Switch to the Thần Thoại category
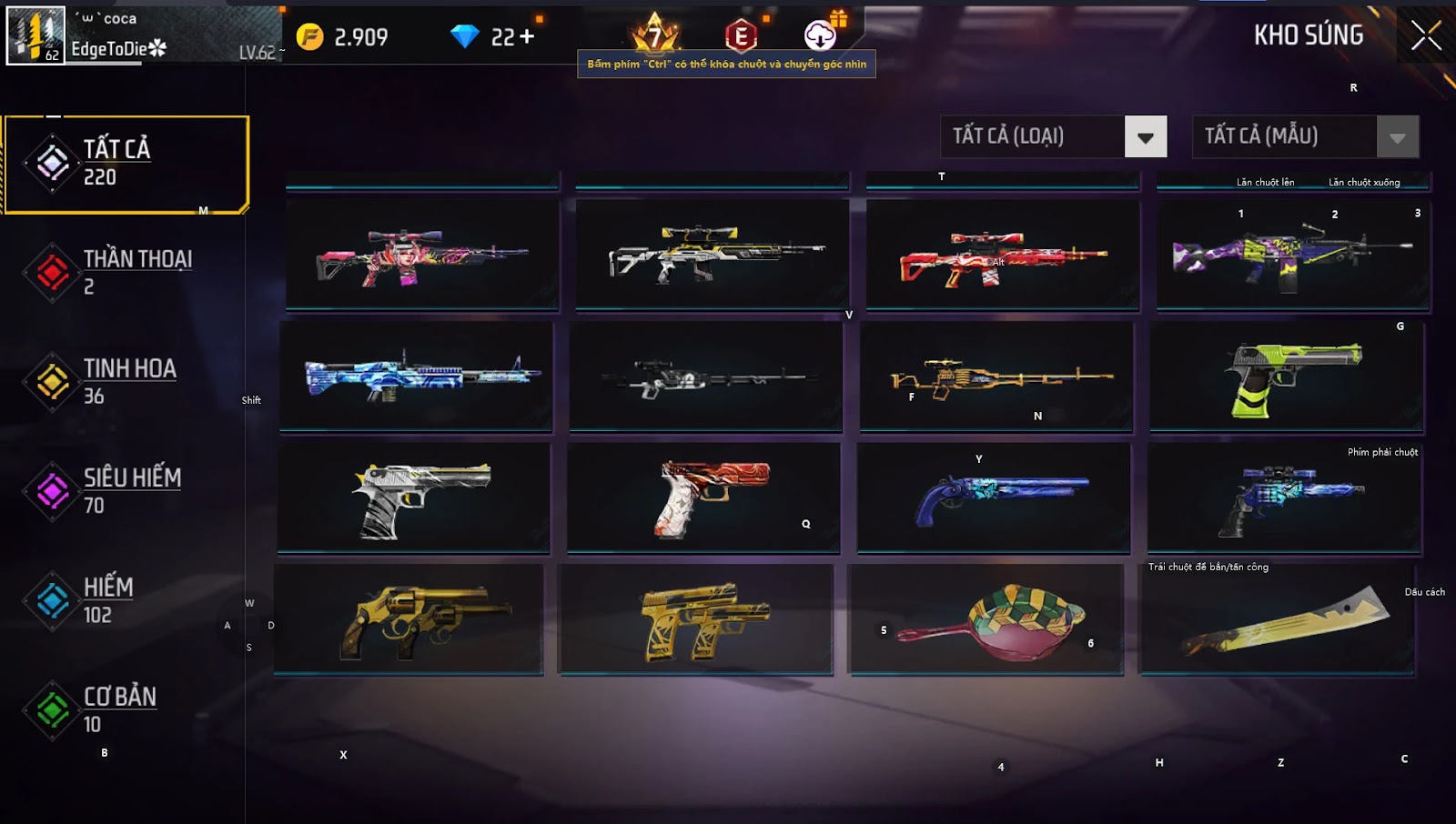Image resolution: width=1456 pixels, height=824 pixels. pyautogui.click(x=126, y=272)
